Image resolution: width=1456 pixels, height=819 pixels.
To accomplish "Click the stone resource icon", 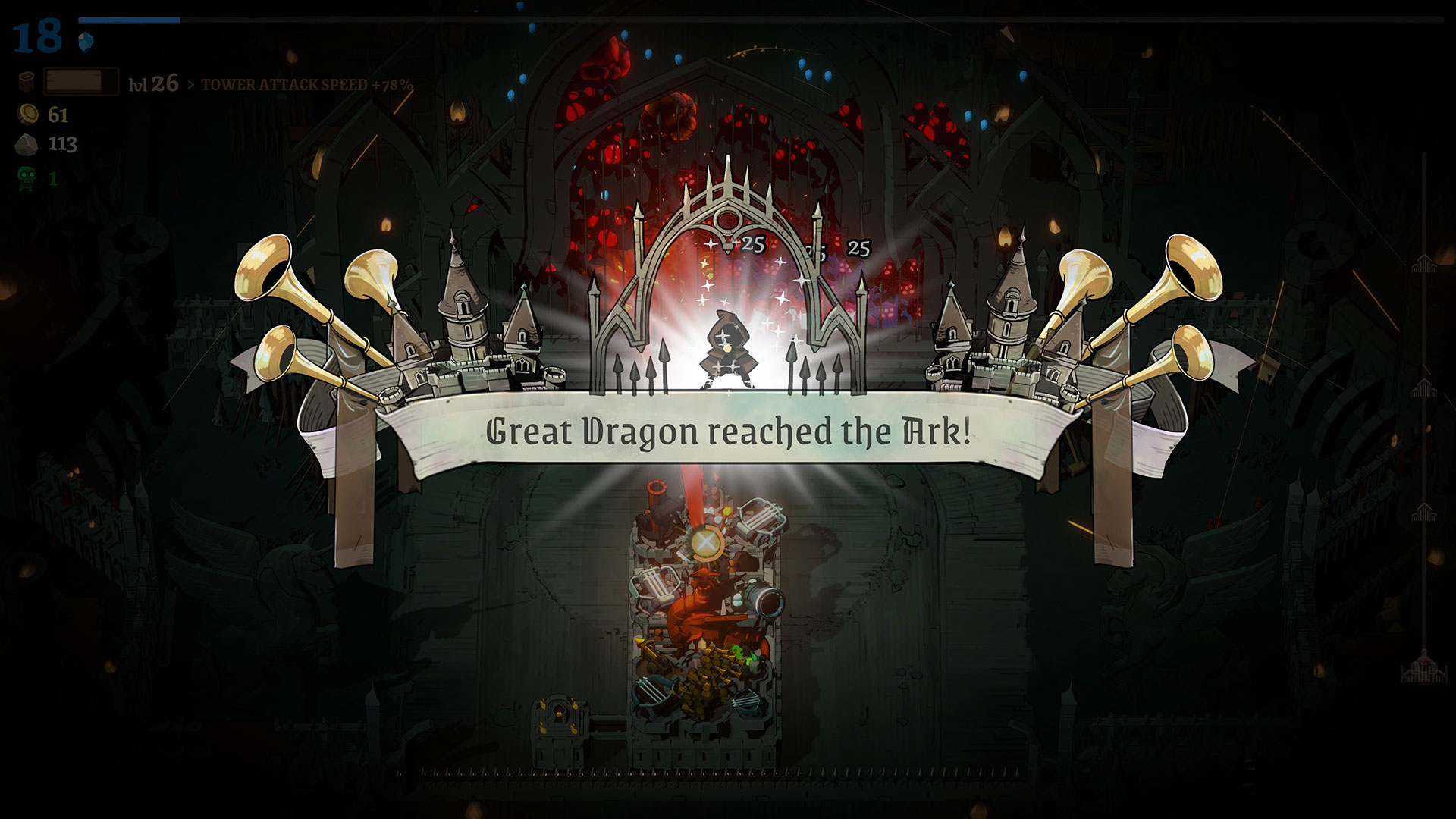I will pos(27,143).
